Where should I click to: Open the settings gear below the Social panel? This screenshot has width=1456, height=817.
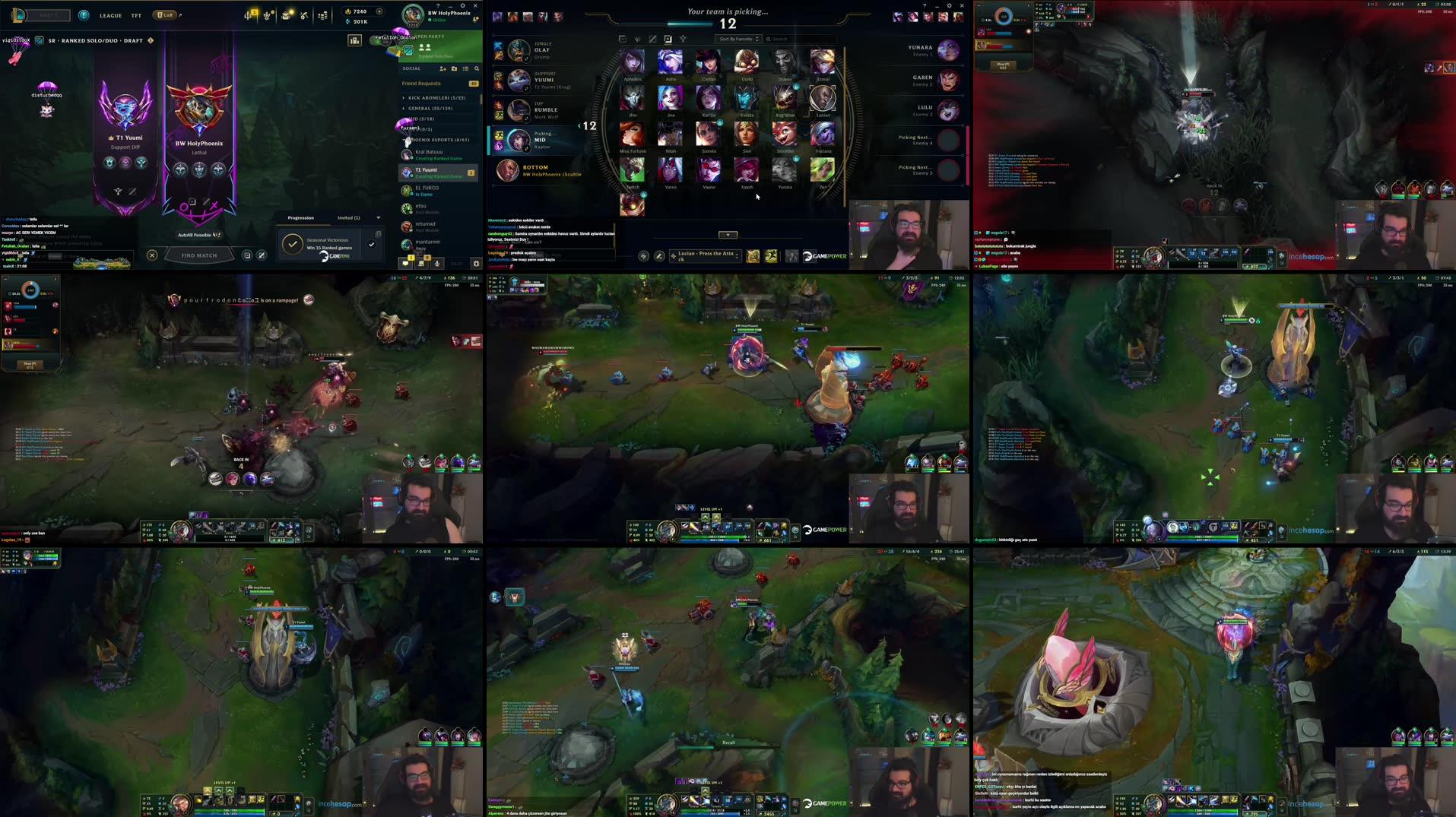(x=477, y=264)
